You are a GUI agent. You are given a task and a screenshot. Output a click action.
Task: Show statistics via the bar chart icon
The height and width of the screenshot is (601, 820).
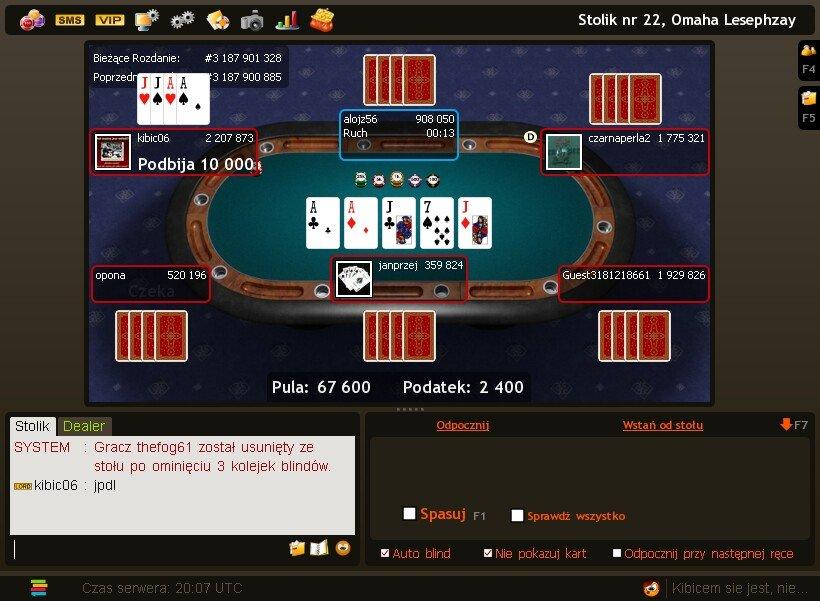[288, 20]
